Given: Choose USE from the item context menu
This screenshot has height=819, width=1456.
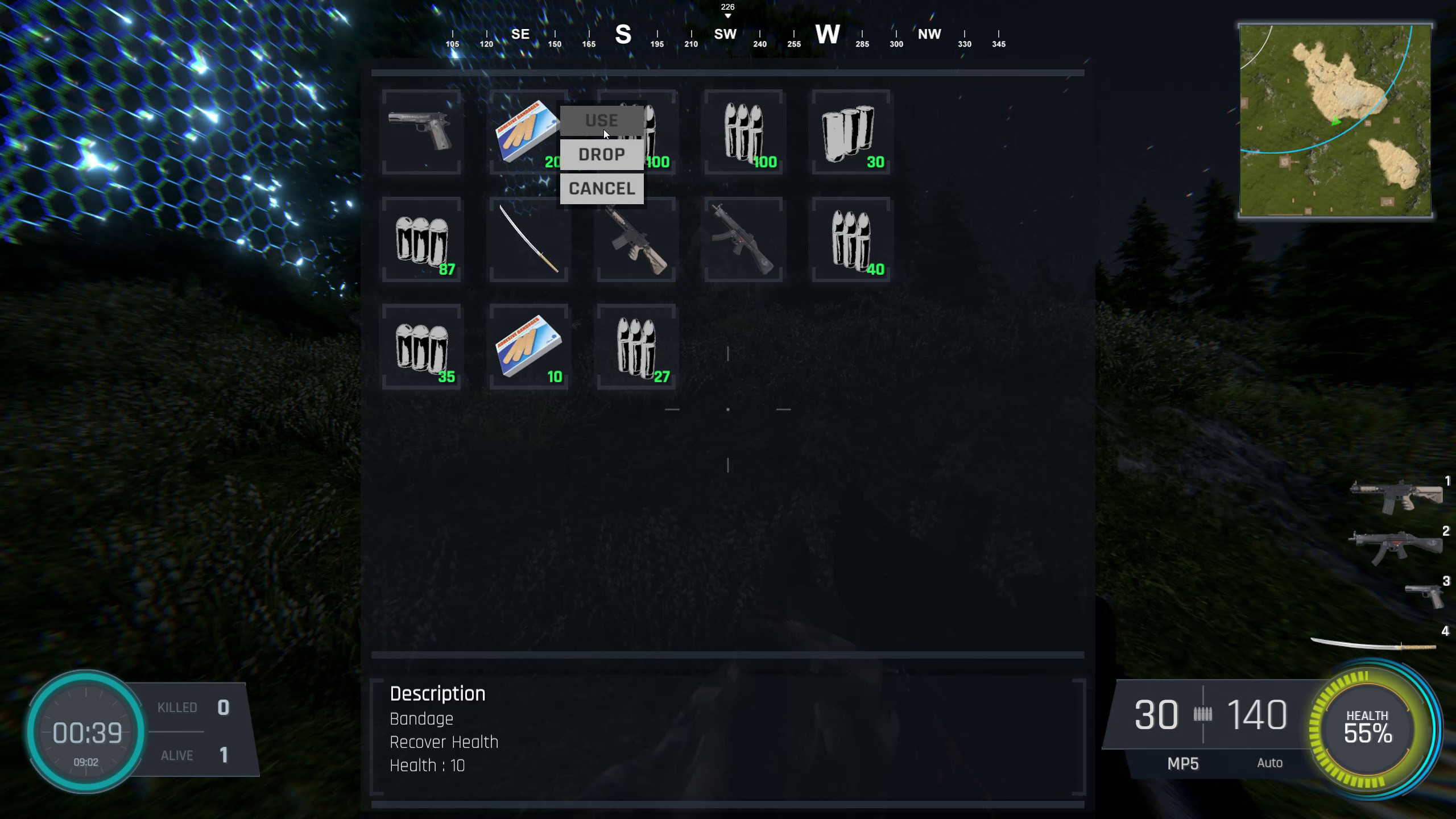Looking at the screenshot, I should pyautogui.click(x=601, y=121).
